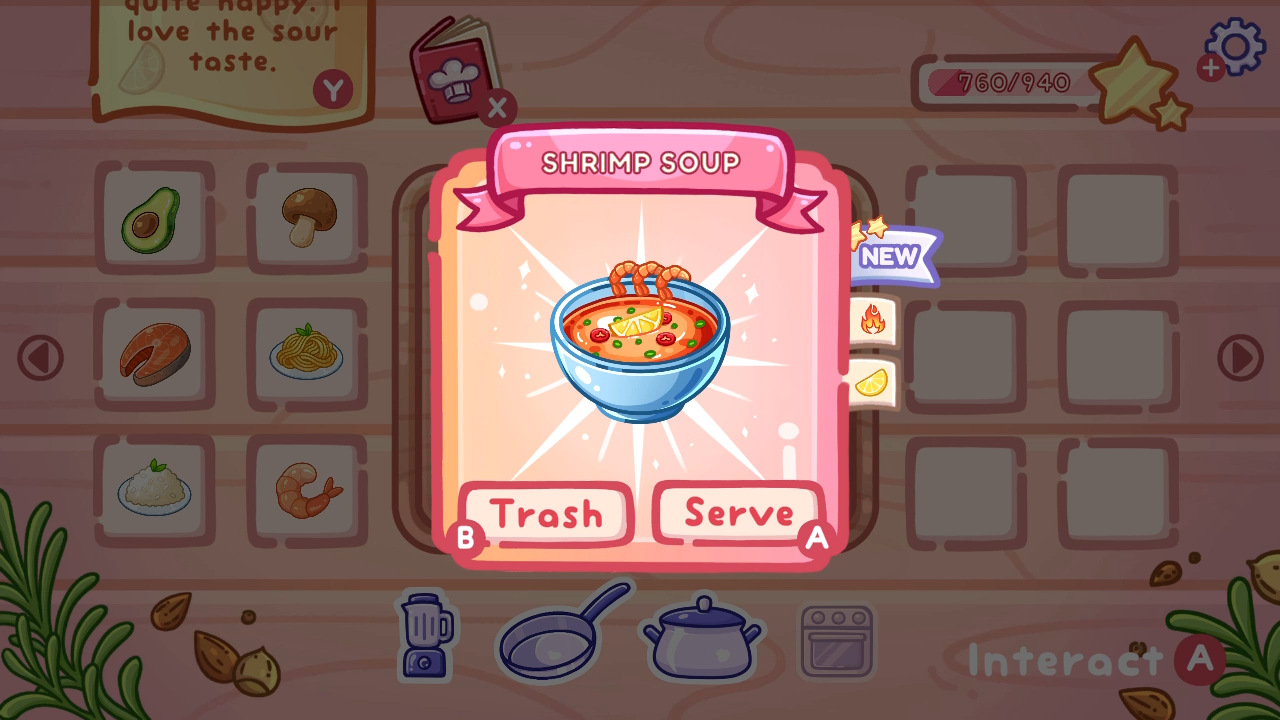Viewport: 1280px width, 720px height.
Task: Open the recipe book
Action: [455, 70]
